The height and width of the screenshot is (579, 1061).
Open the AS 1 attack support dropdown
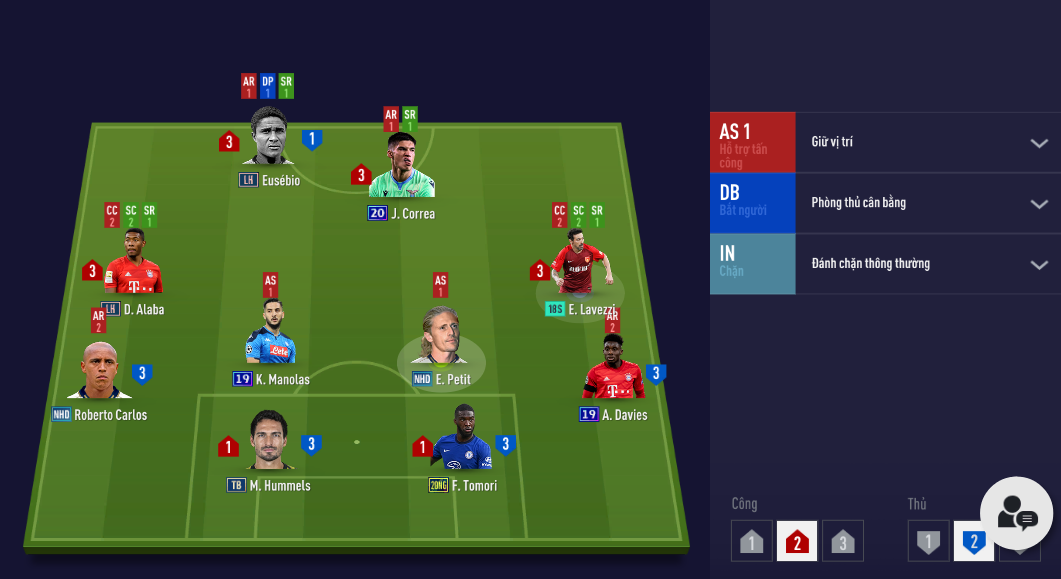1038,143
